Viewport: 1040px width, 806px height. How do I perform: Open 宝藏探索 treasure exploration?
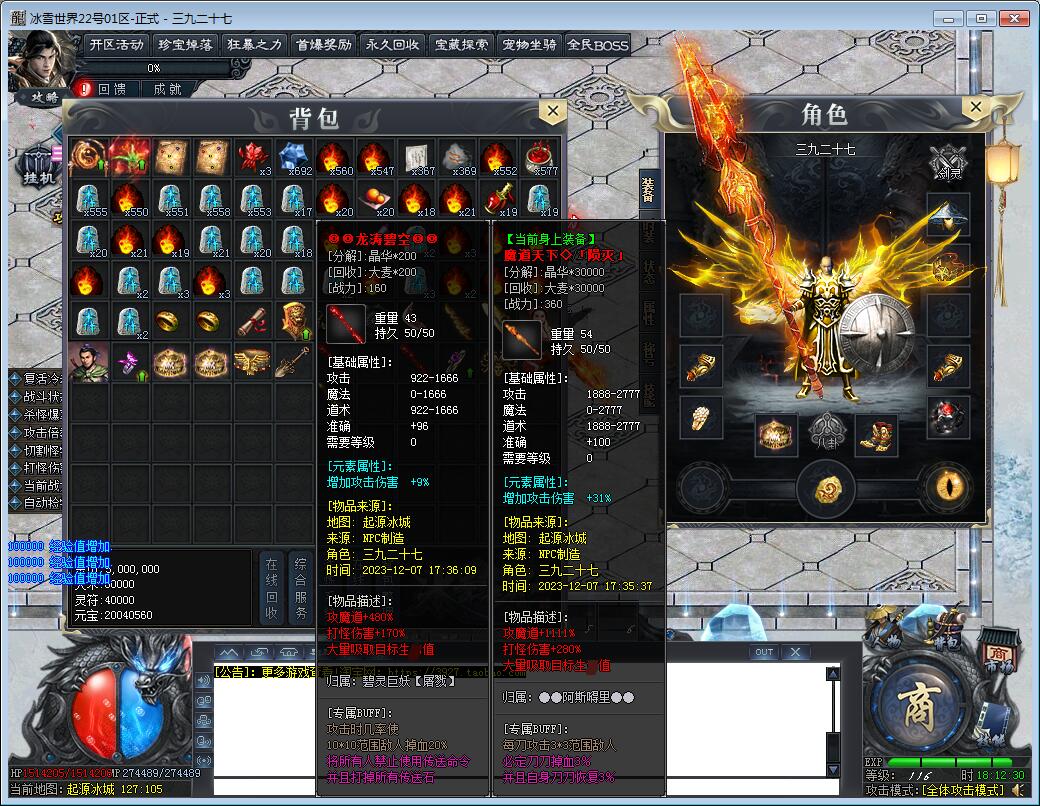(x=461, y=44)
